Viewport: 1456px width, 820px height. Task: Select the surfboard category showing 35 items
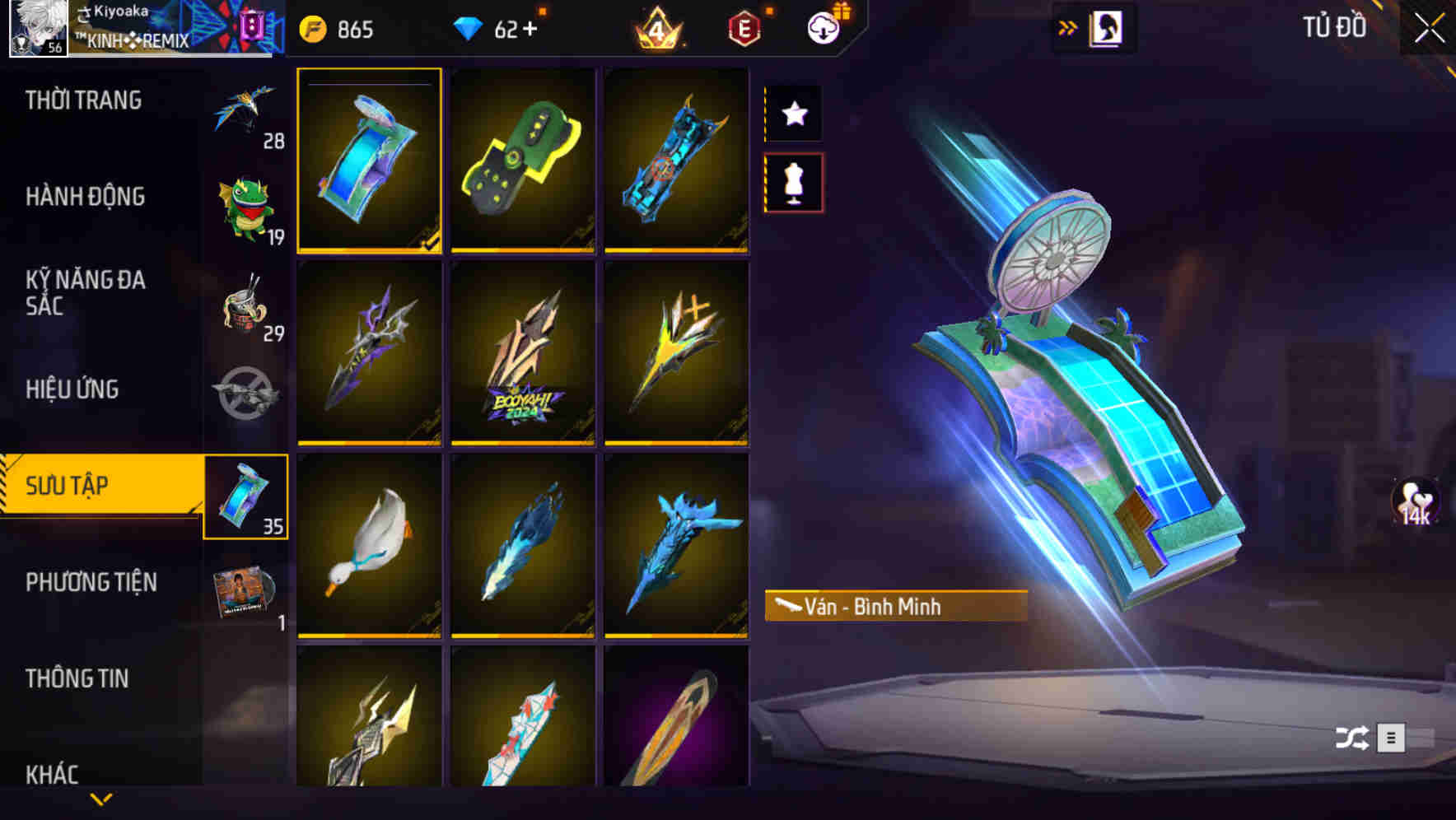[x=245, y=498]
